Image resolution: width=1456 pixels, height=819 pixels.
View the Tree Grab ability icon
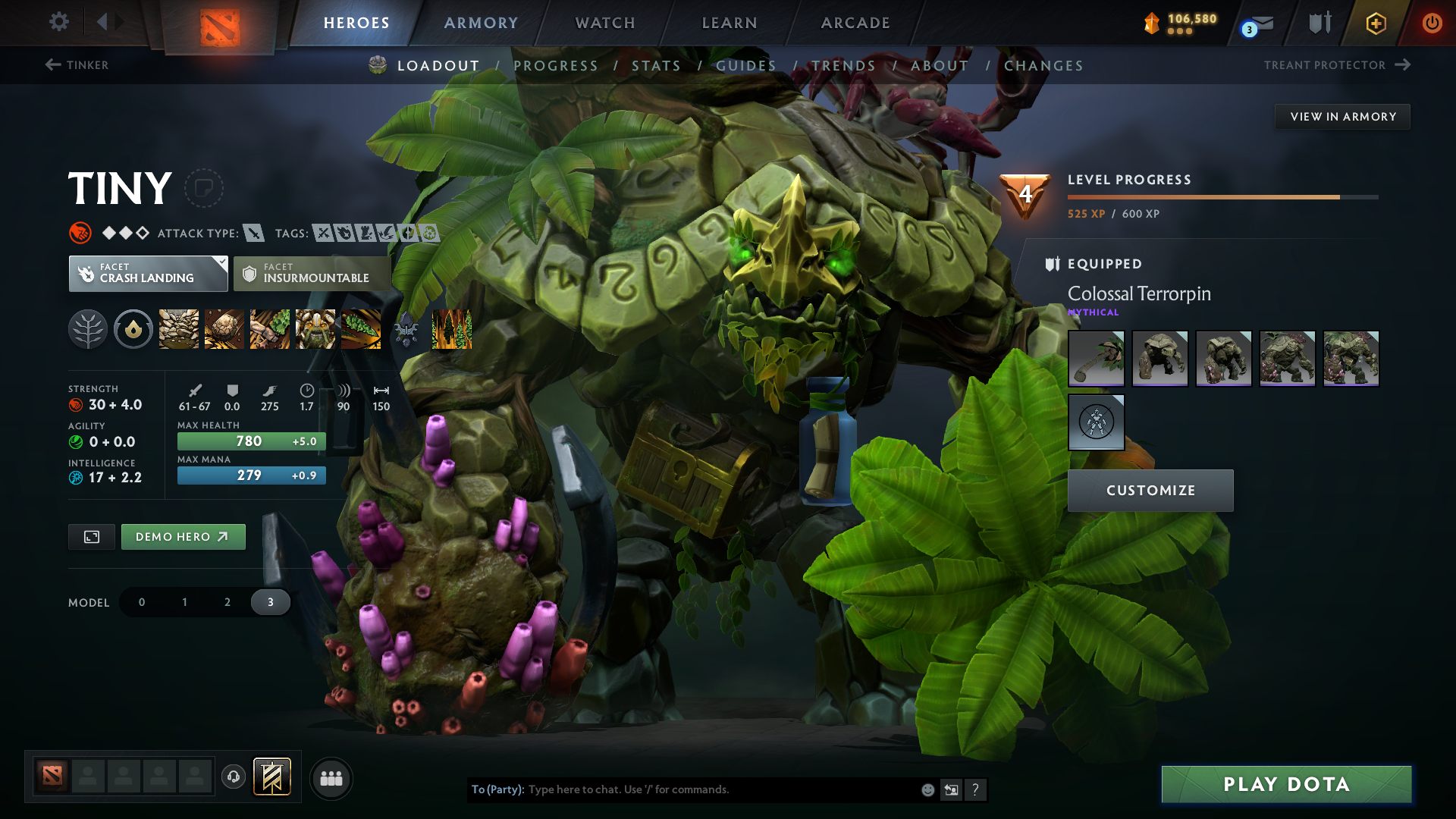coord(270,328)
